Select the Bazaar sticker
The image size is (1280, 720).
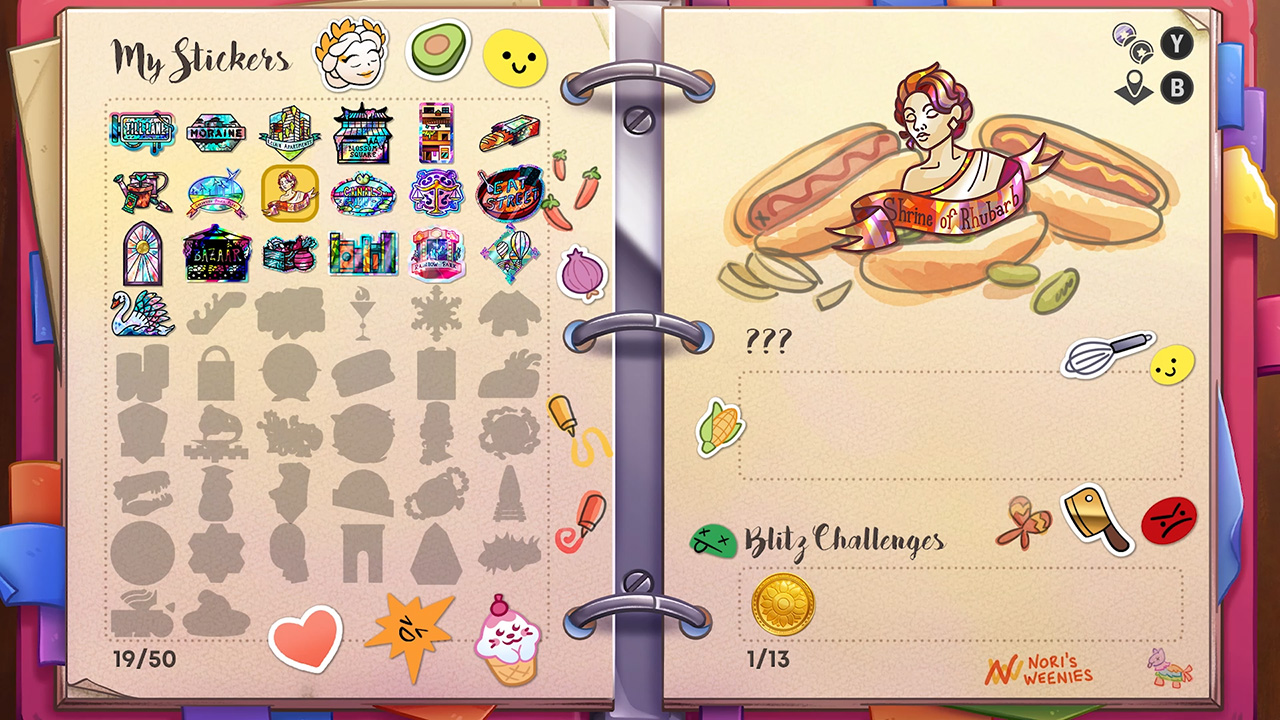coord(216,253)
